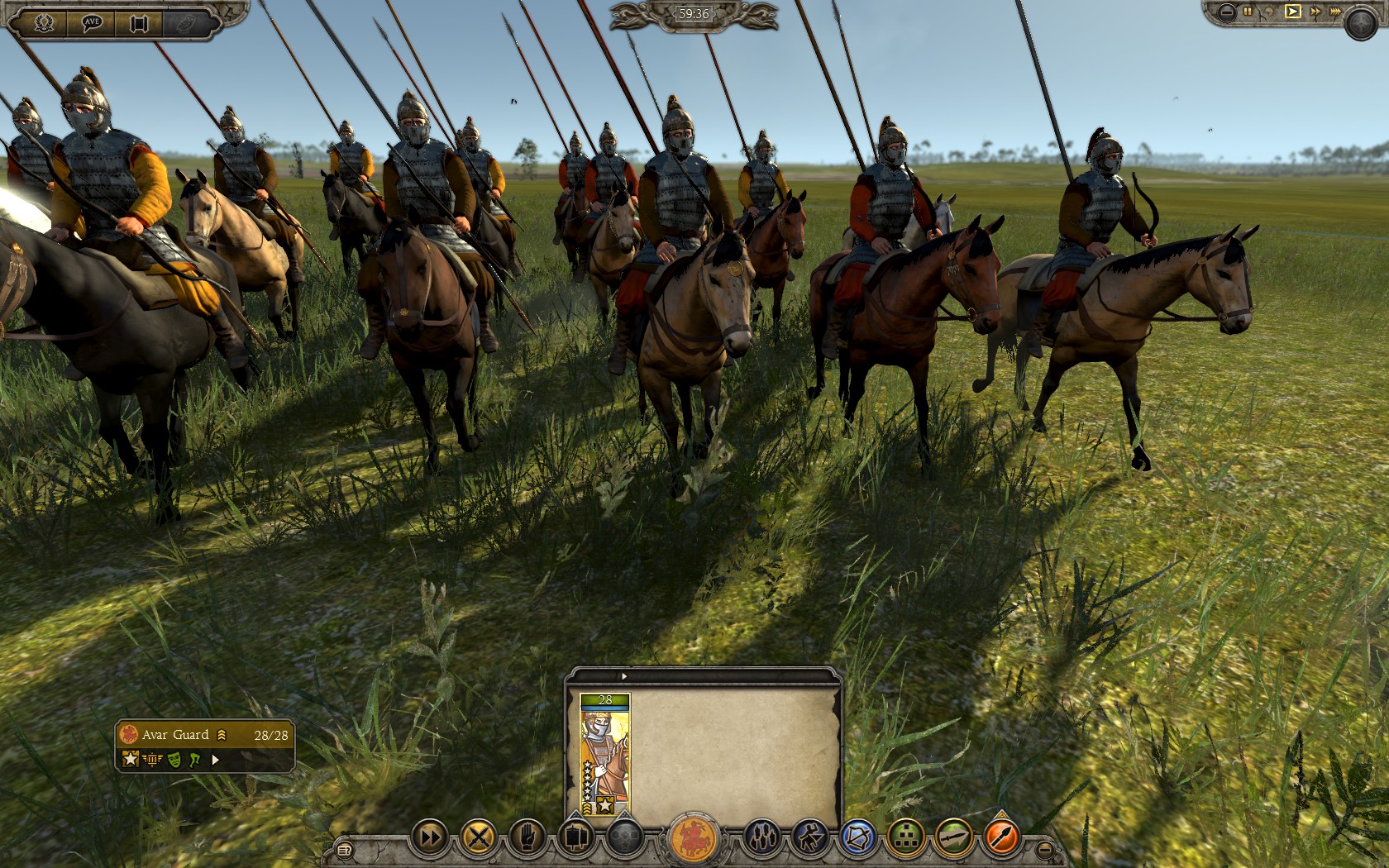Switch to double-arrow fast forward speed
The height and width of the screenshot is (868, 1389).
point(1315,12)
